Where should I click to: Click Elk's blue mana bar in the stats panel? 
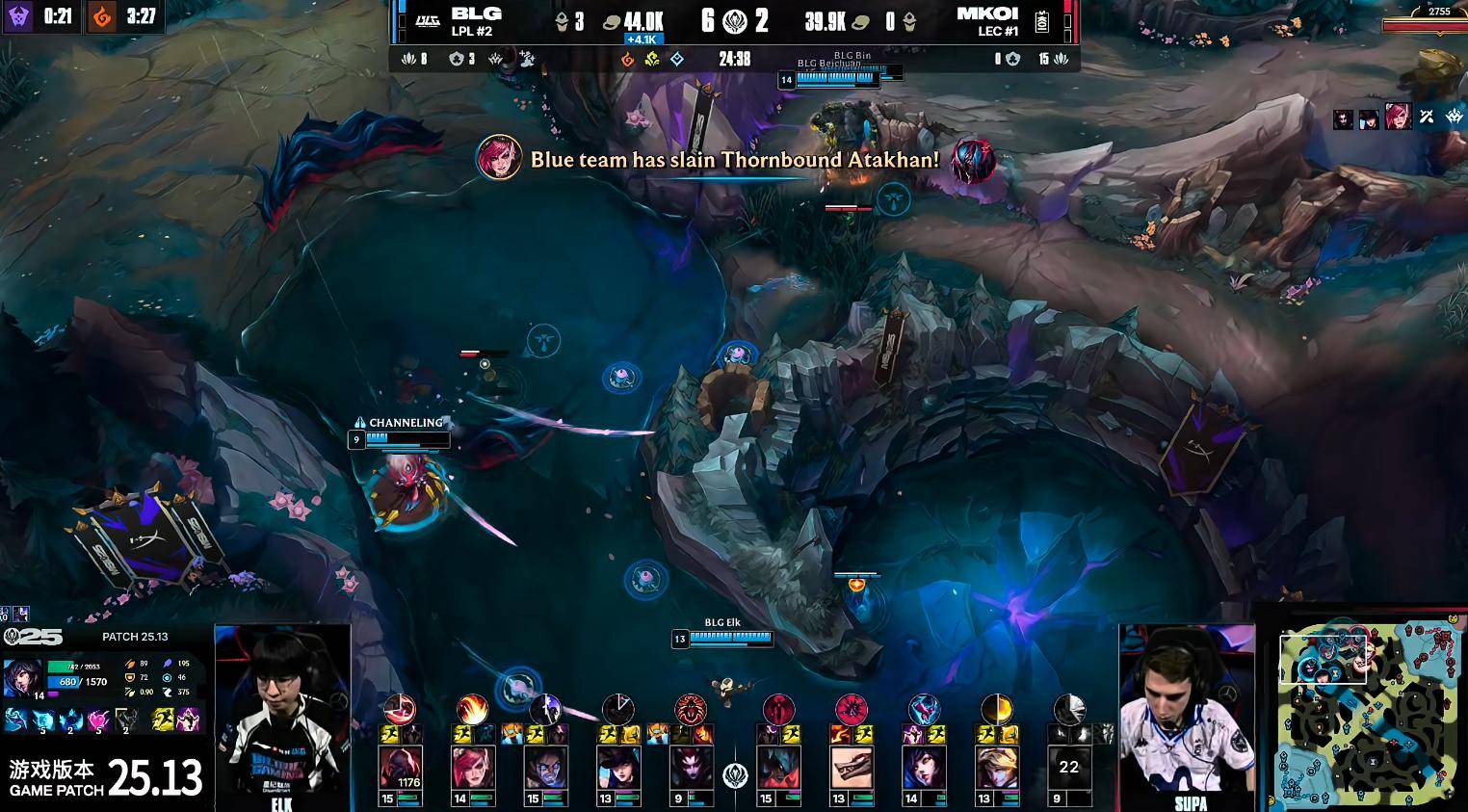(x=64, y=683)
